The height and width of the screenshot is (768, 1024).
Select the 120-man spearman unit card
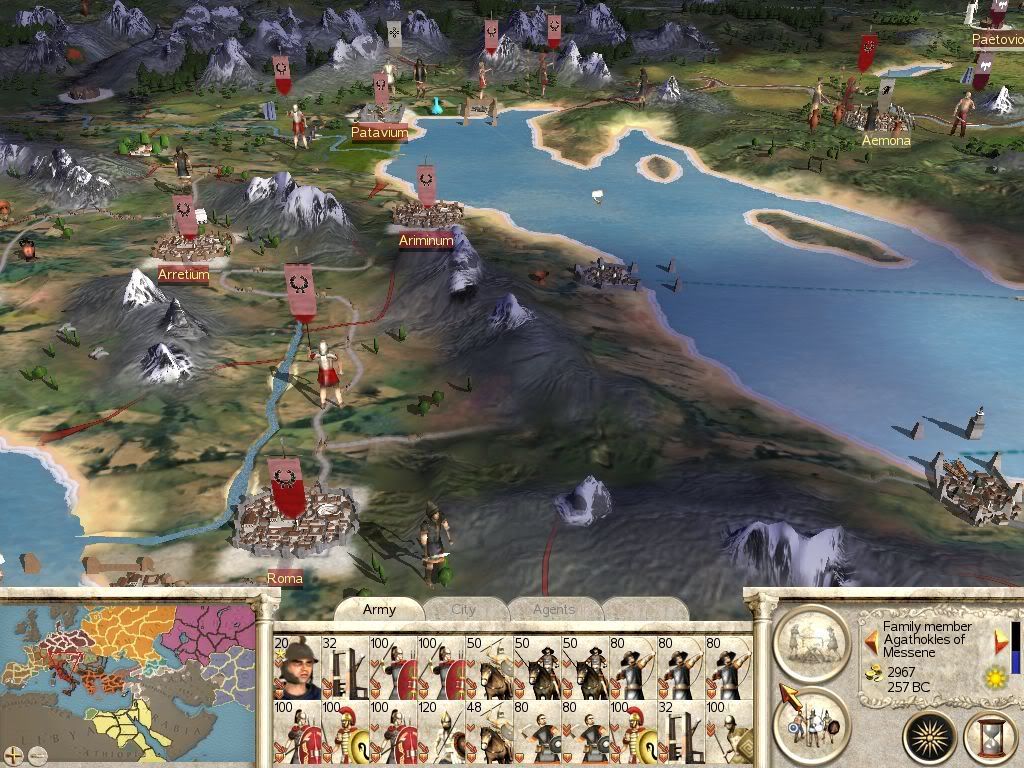click(441, 731)
